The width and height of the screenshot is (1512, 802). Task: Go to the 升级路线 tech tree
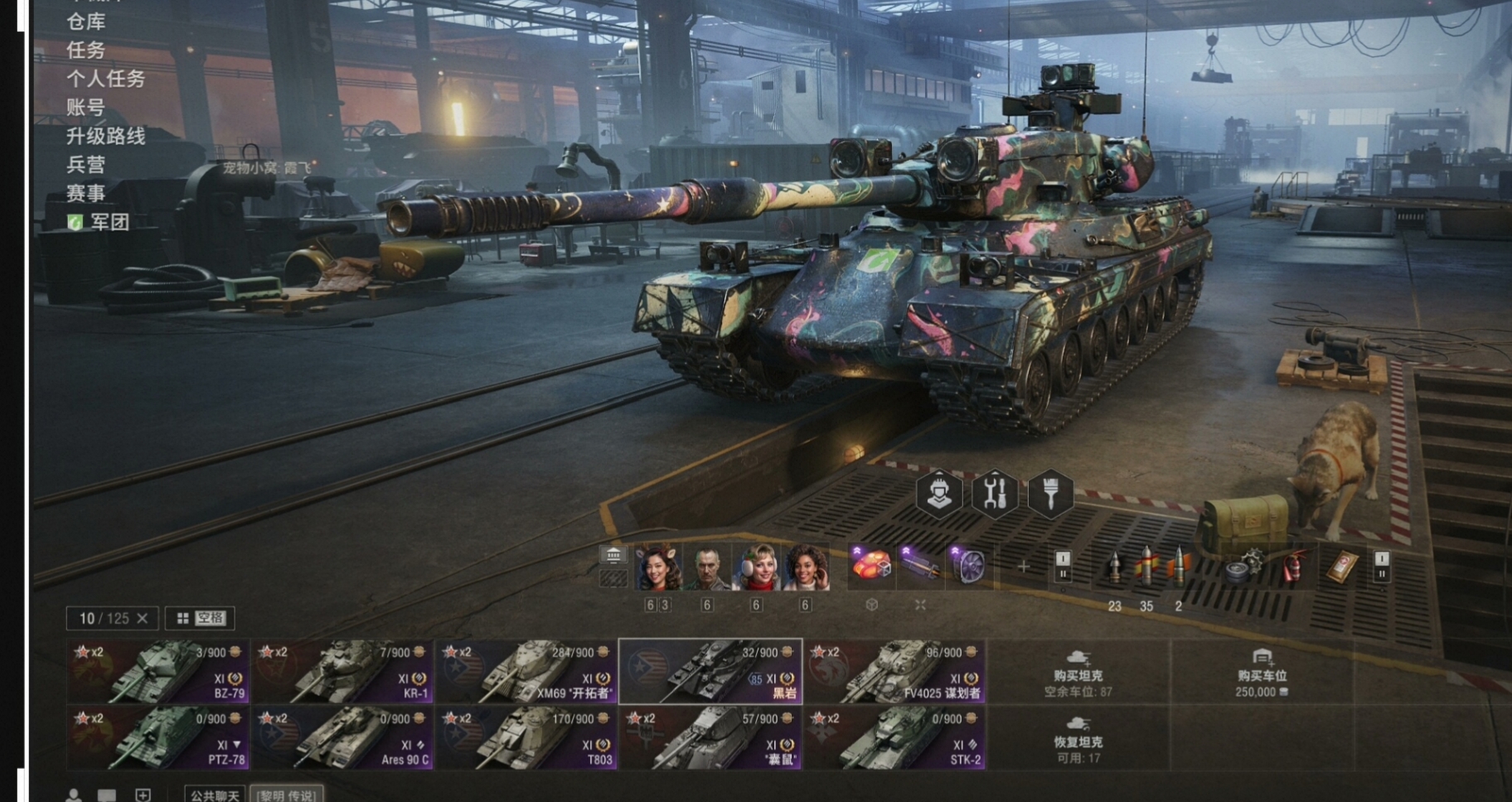[106, 136]
